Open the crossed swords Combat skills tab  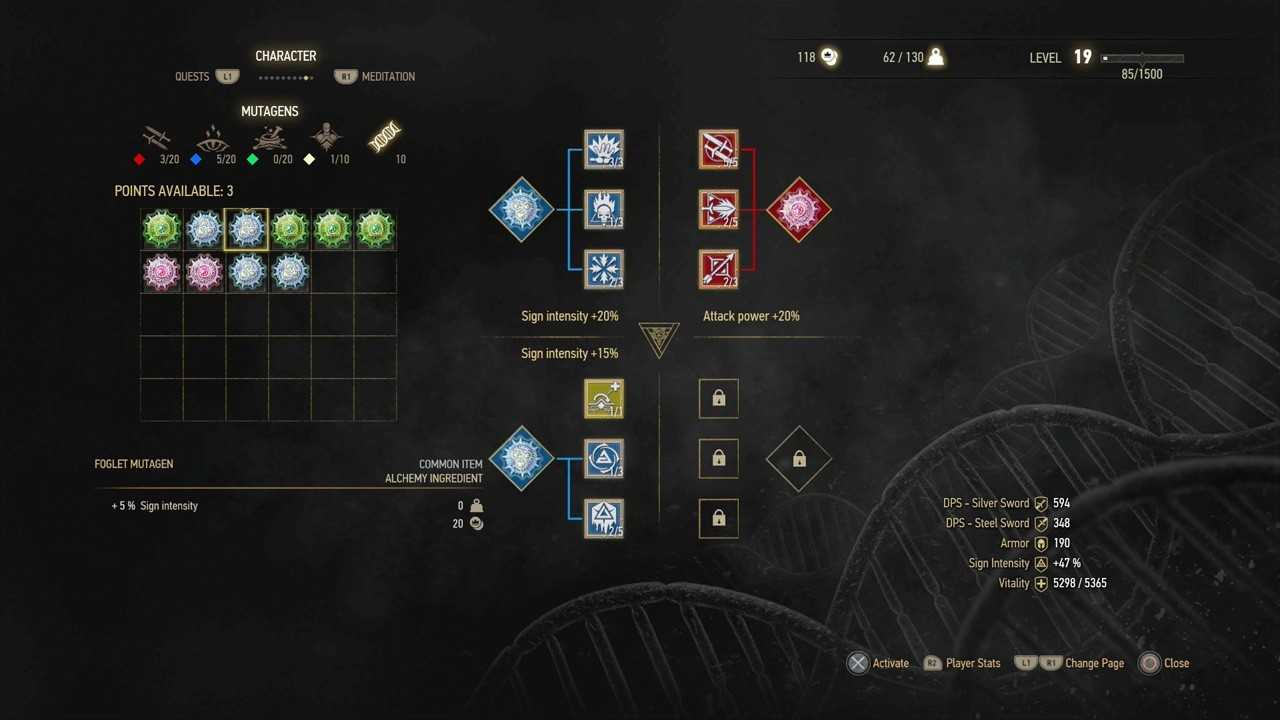tap(156, 138)
